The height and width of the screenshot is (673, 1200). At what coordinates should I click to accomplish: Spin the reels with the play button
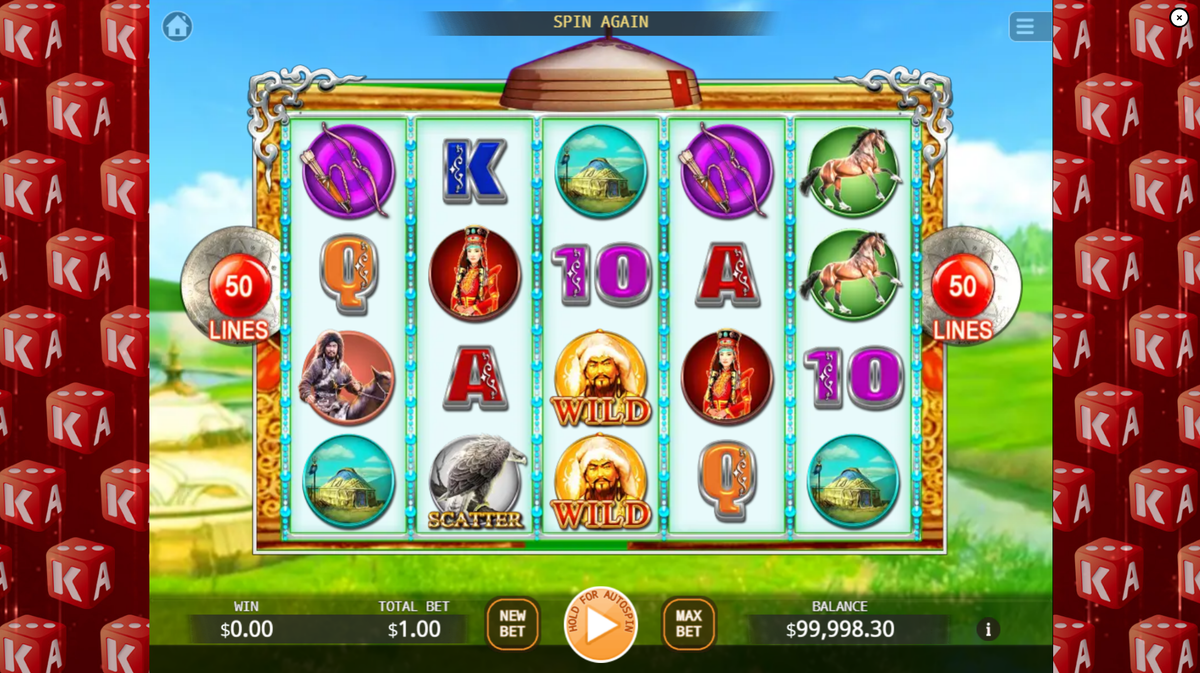(x=601, y=625)
